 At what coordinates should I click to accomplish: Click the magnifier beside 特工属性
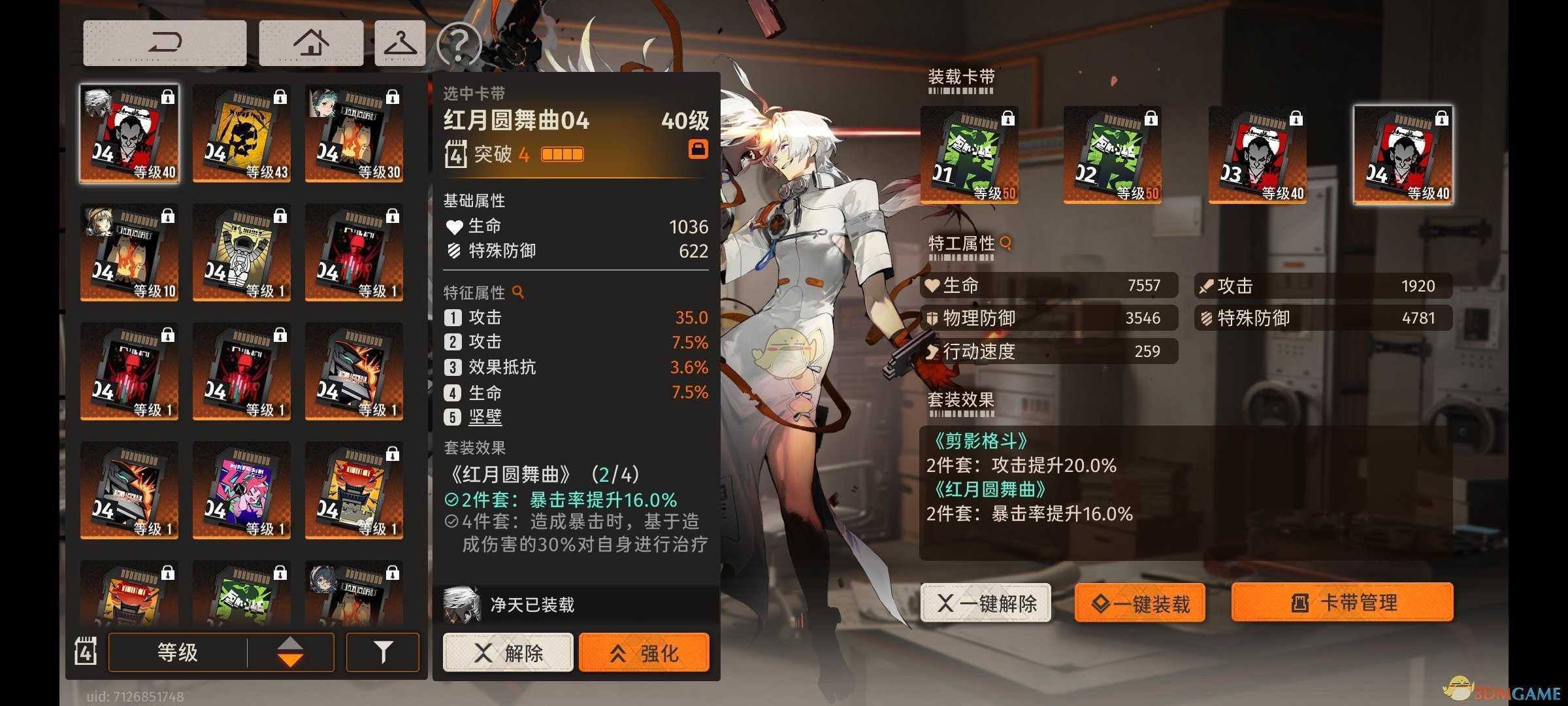point(1004,242)
